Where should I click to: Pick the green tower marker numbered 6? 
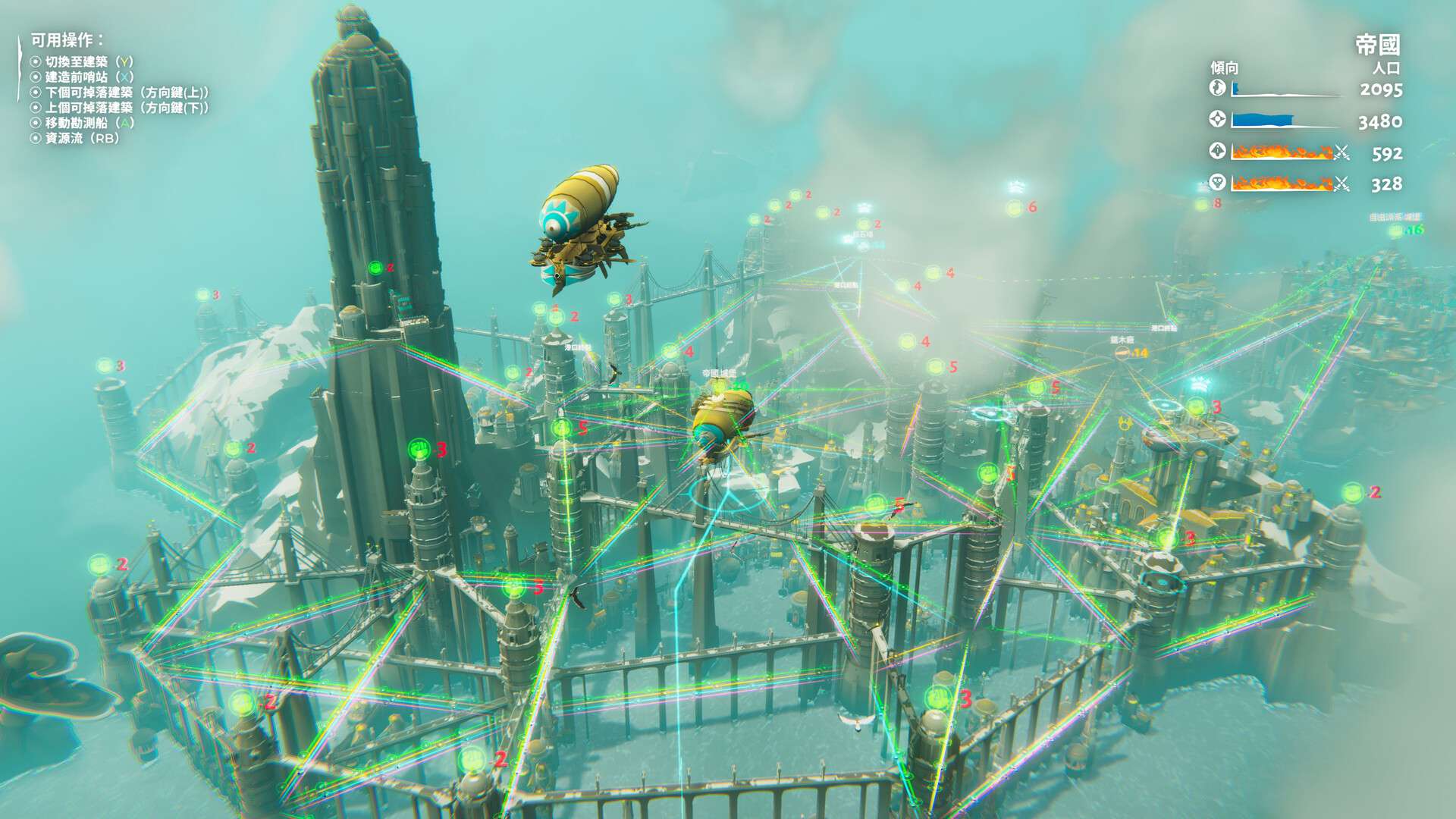1014,208
